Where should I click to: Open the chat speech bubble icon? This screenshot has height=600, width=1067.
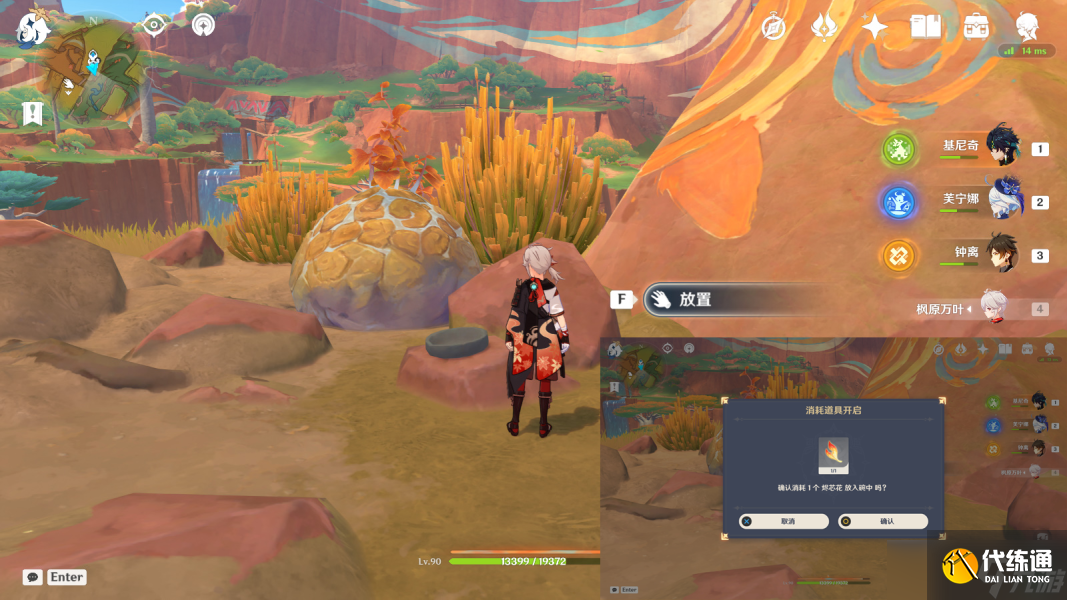click(33, 577)
